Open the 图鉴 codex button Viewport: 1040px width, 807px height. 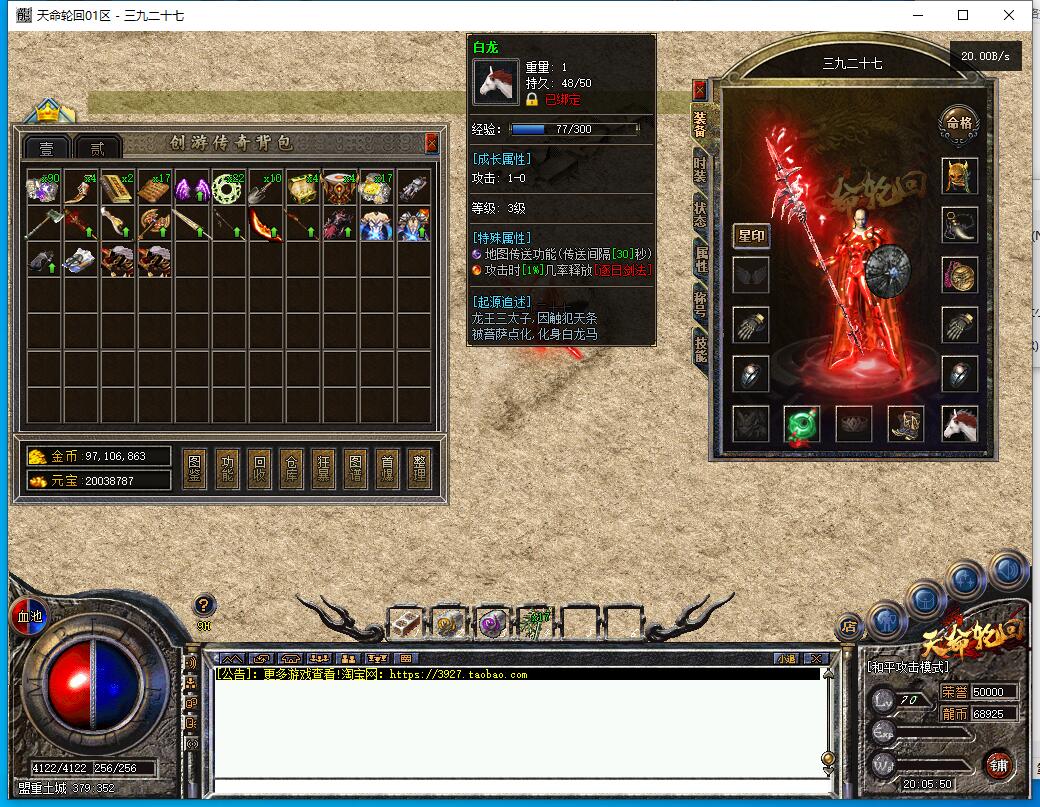(x=196, y=469)
